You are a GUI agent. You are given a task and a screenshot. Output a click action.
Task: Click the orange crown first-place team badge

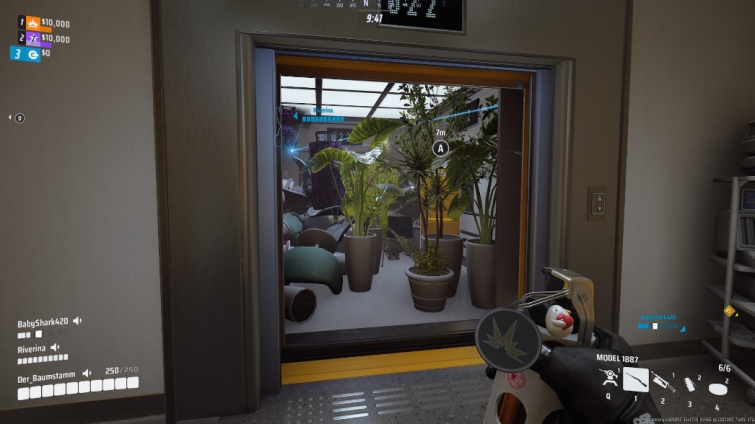pos(32,21)
